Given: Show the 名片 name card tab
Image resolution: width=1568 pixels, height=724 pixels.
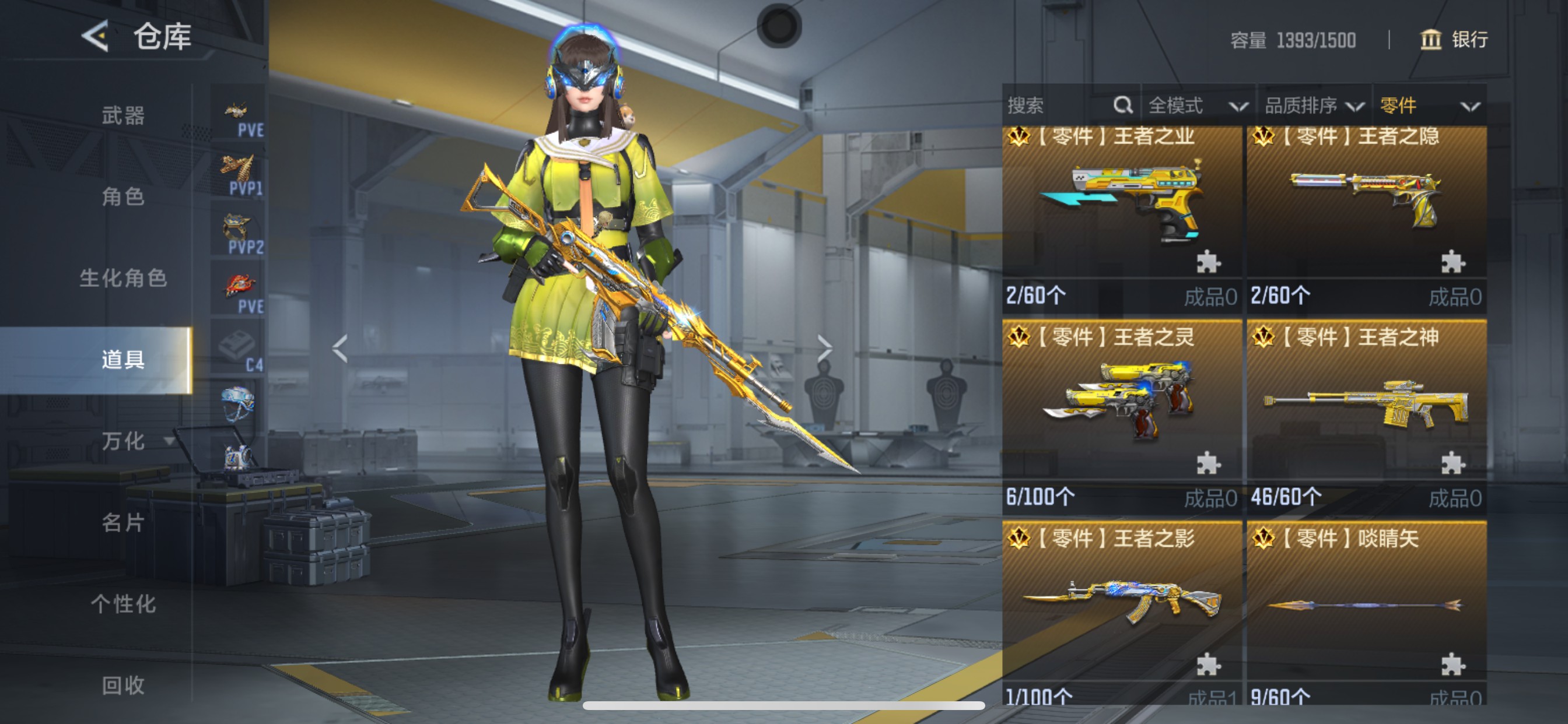Looking at the screenshot, I should (x=123, y=523).
